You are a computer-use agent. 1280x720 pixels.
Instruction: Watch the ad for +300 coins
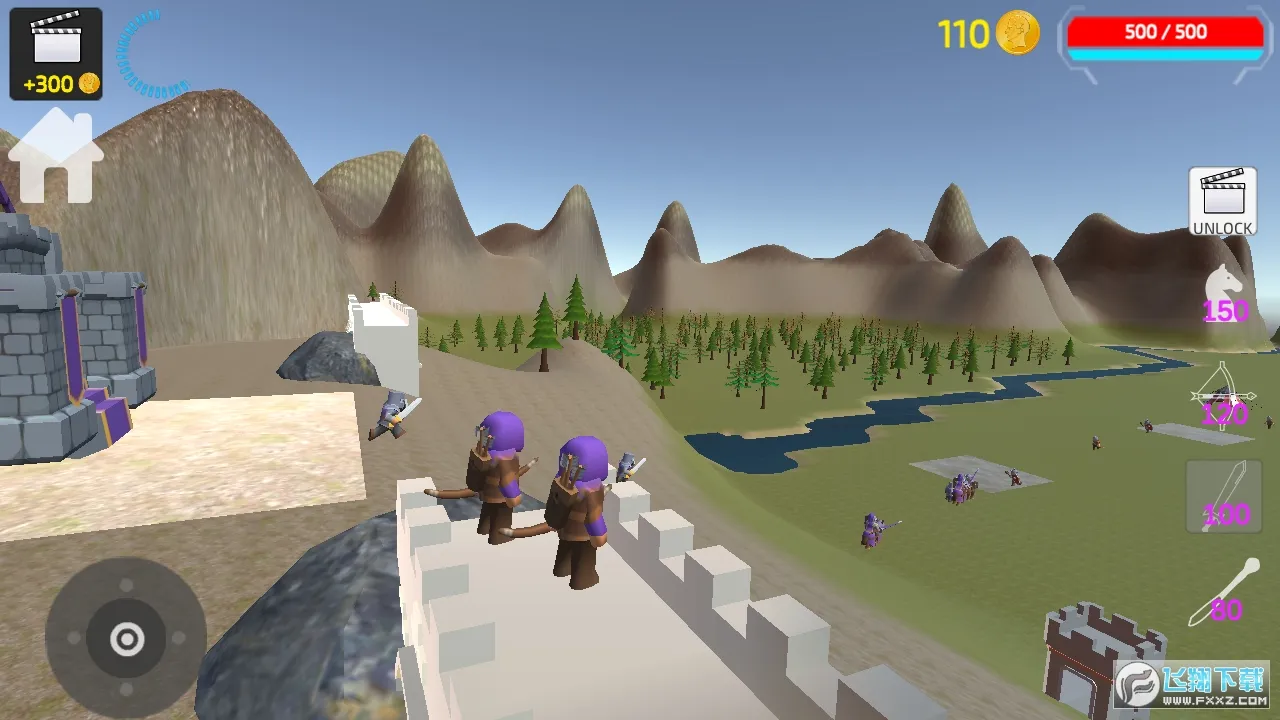(56, 54)
